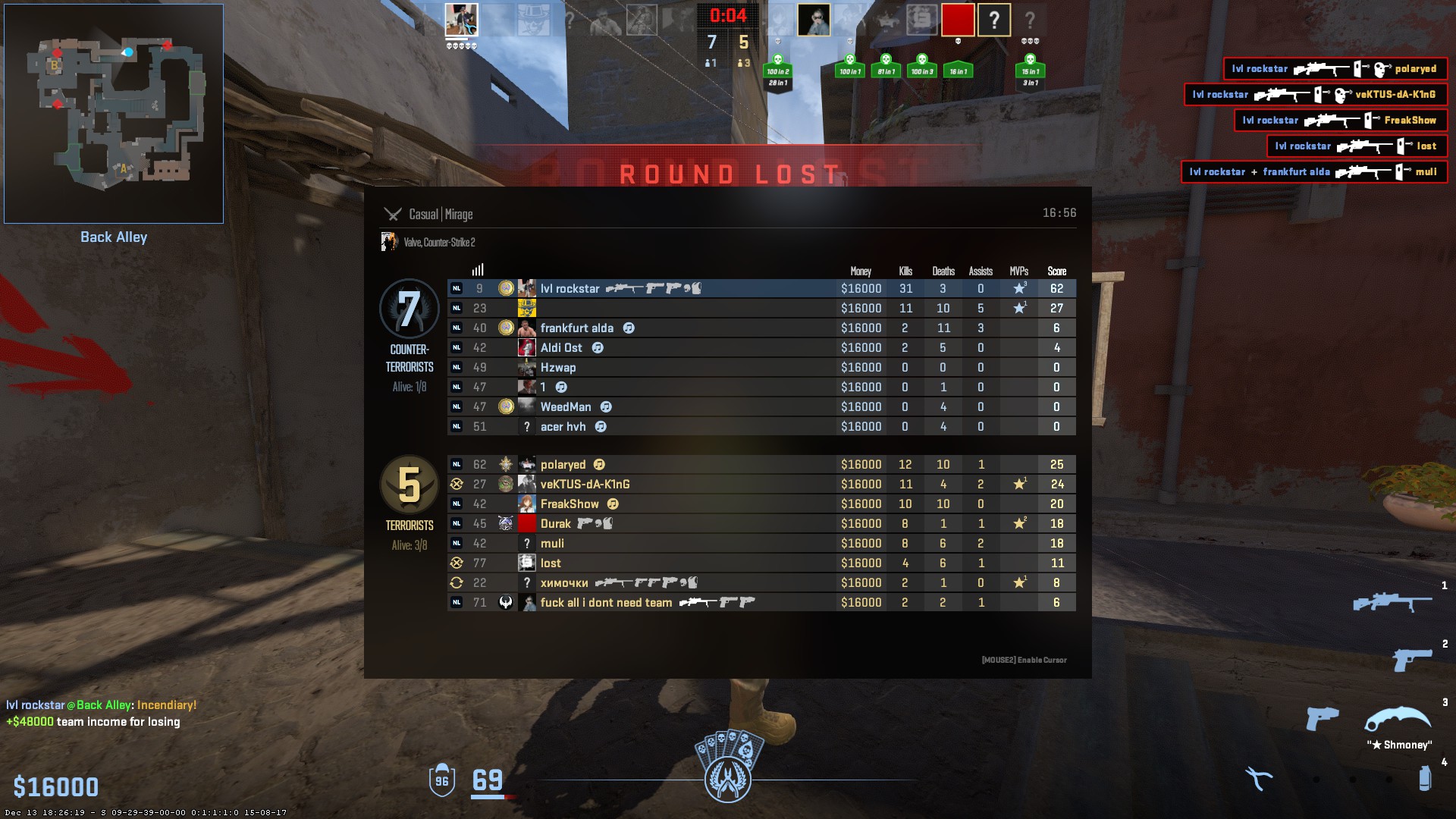Screen dimensions: 1456x819
Task: Click the Valve, Counter-Strike 2 server label
Action: coord(439,243)
